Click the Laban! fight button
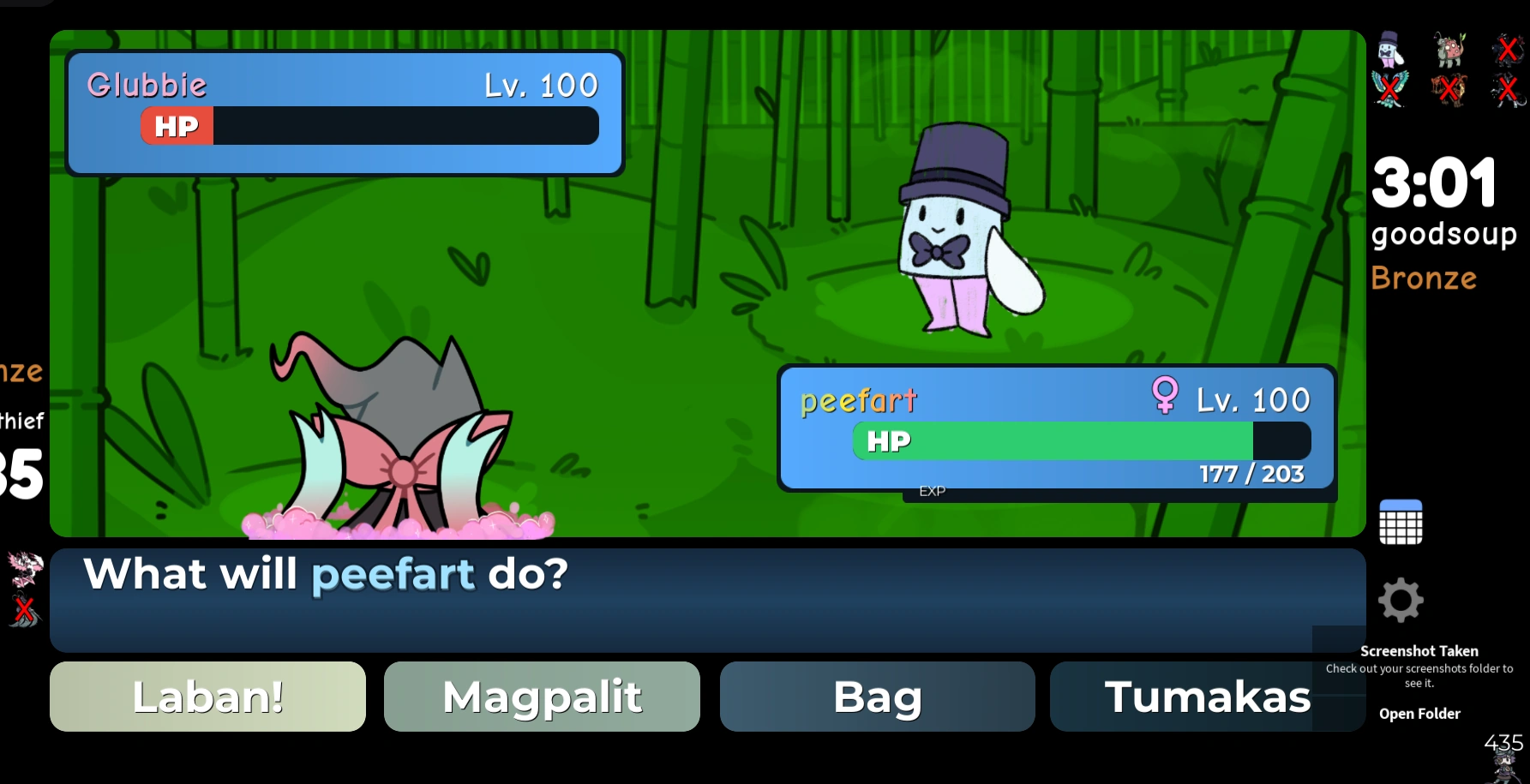The width and height of the screenshot is (1530, 784). pos(207,697)
